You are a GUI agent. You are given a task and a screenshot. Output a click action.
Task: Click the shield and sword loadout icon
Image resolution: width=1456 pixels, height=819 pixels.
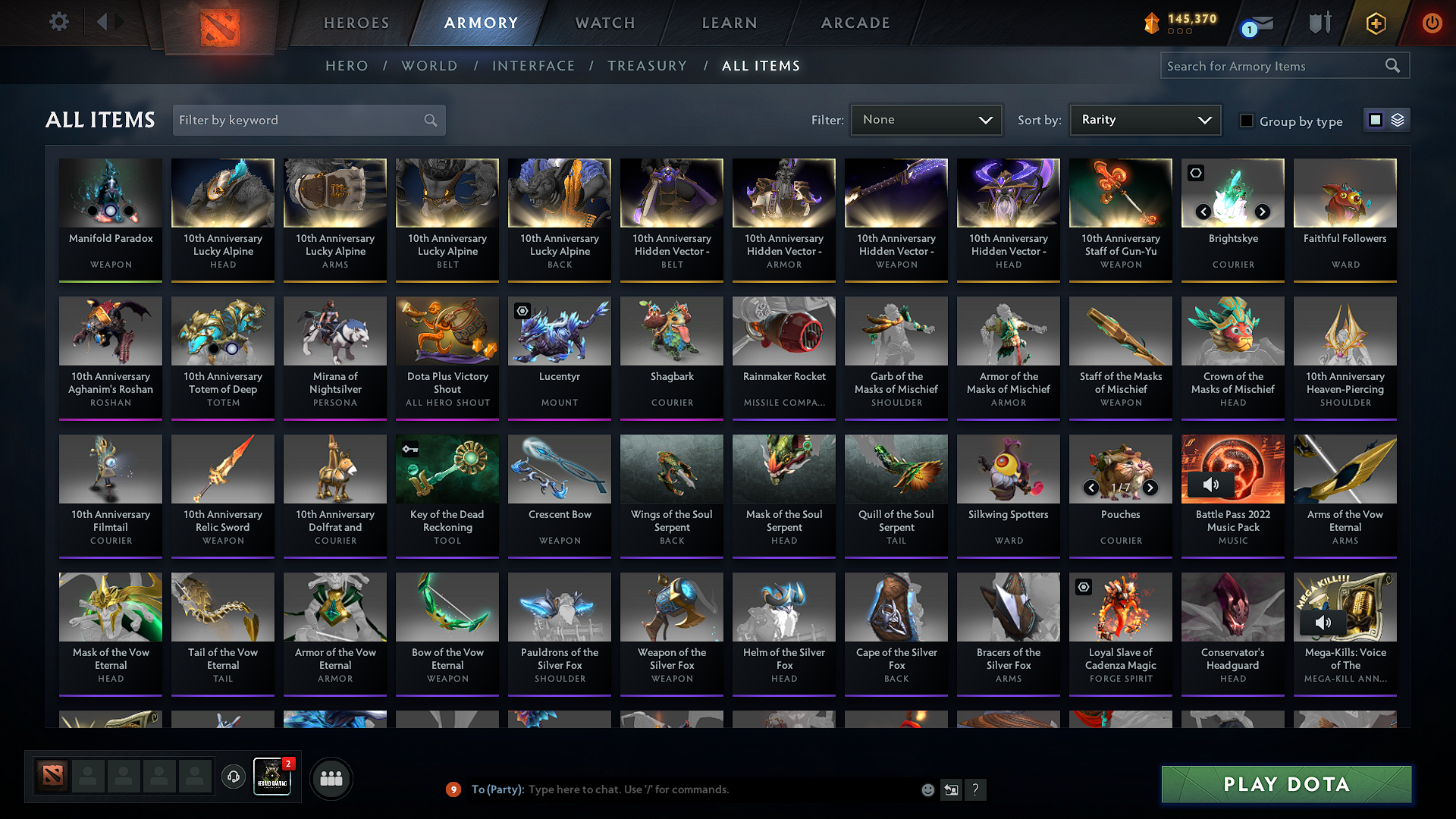[1318, 23]
